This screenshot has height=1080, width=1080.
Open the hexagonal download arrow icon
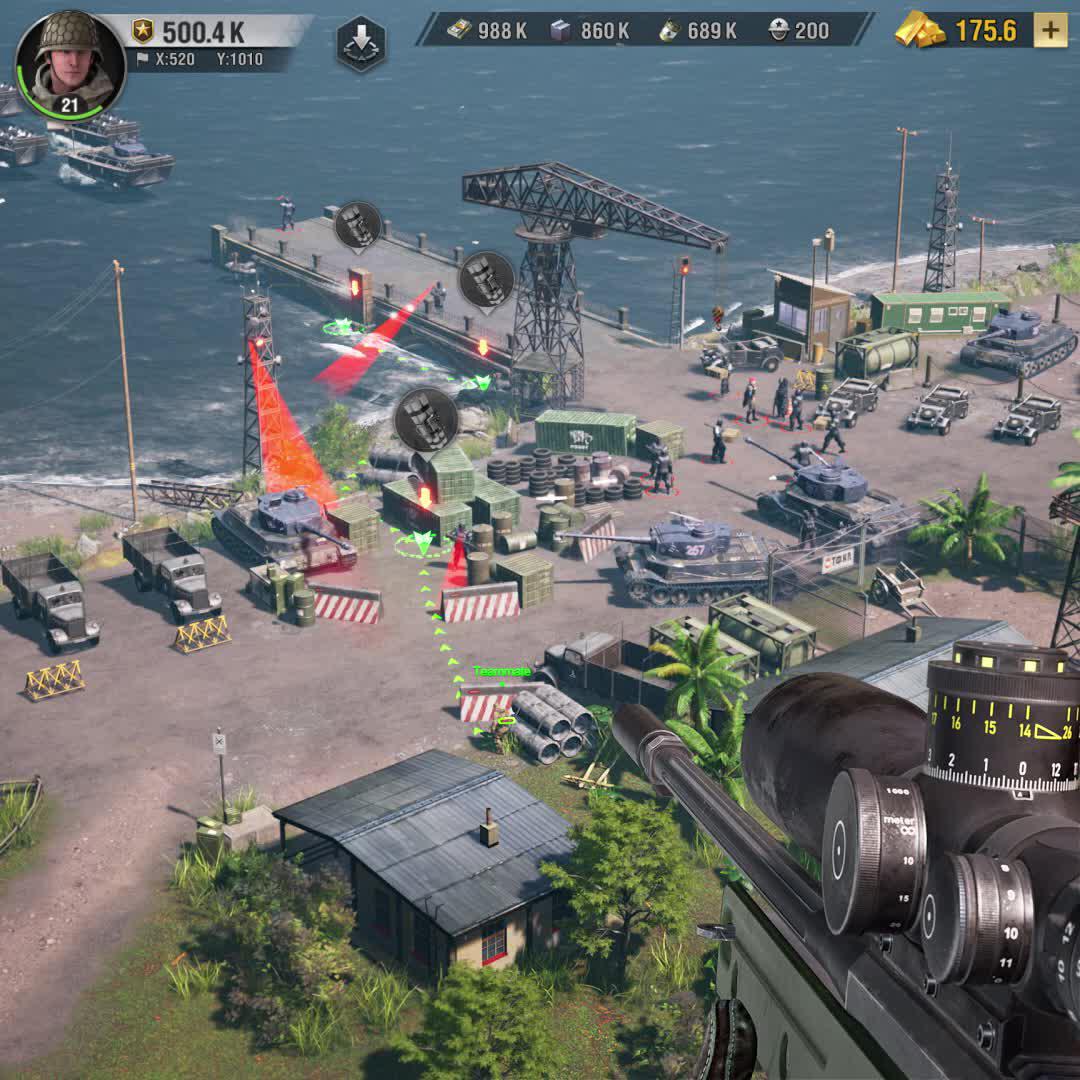[360, 44]
